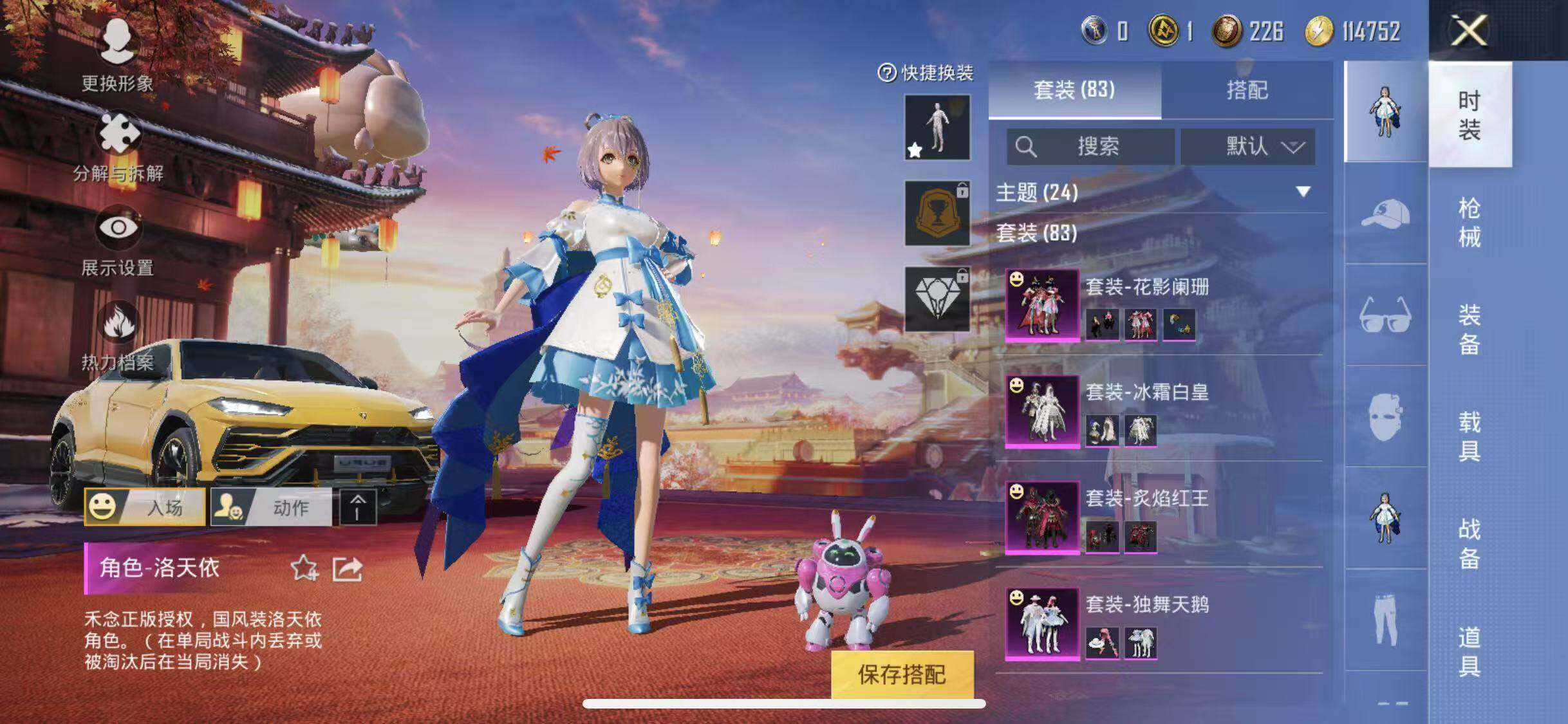Favorite the 洛天依 character with the star
Screen dimensions: 1568x724
tap(304, 568)
